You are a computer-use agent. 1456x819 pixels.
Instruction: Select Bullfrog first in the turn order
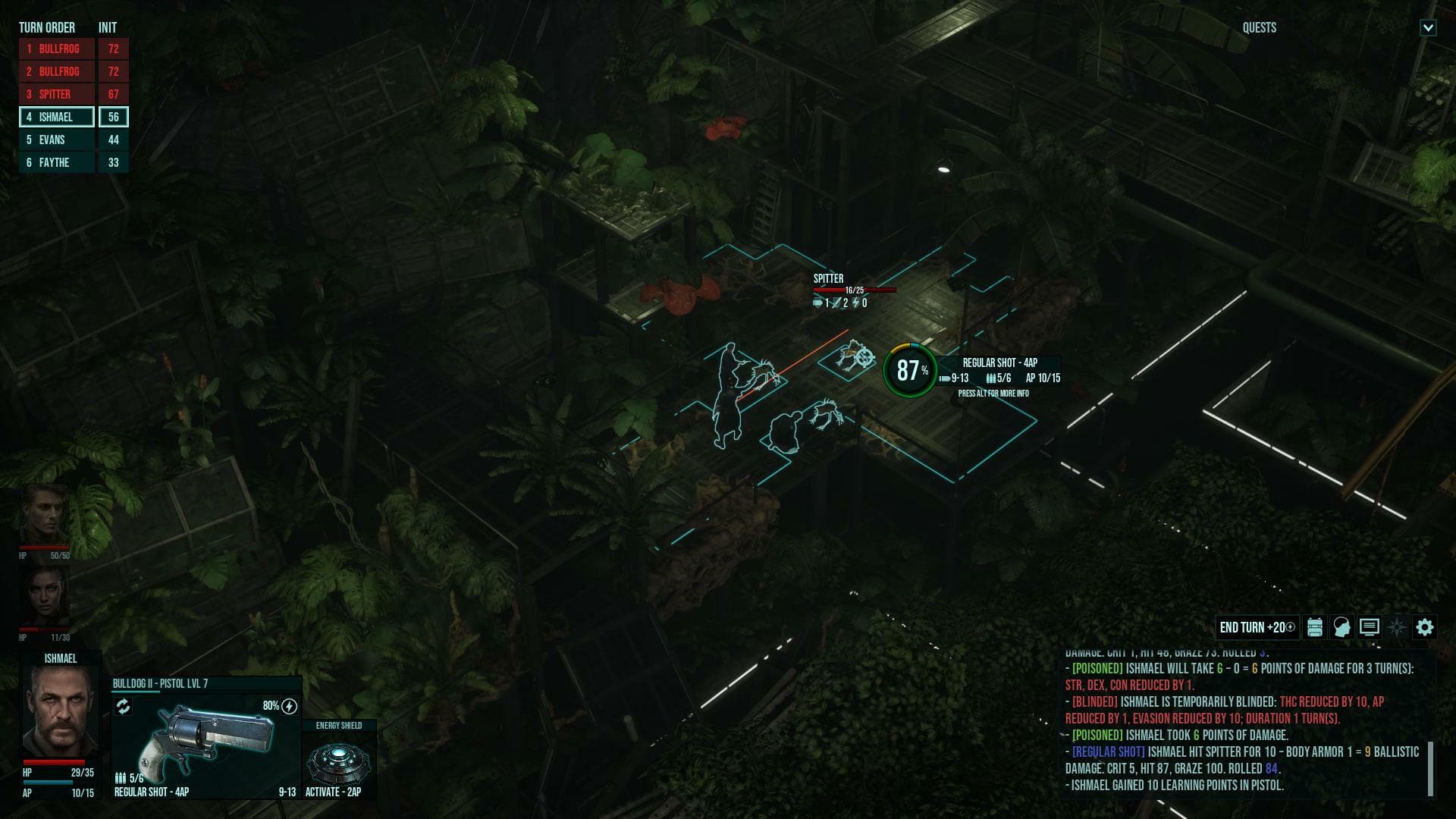[x=55, y=49]
